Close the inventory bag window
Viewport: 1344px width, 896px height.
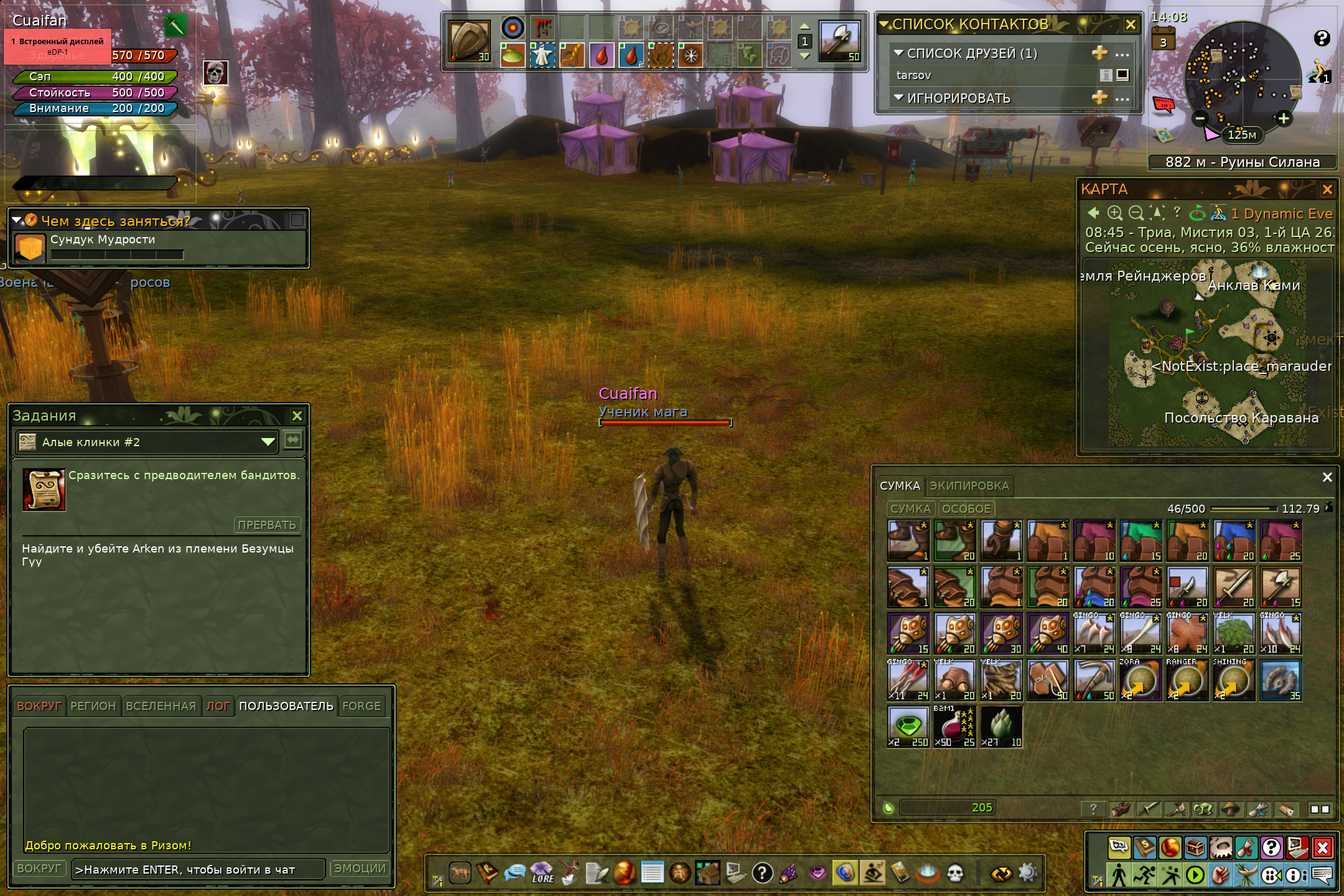(1327, 477)
